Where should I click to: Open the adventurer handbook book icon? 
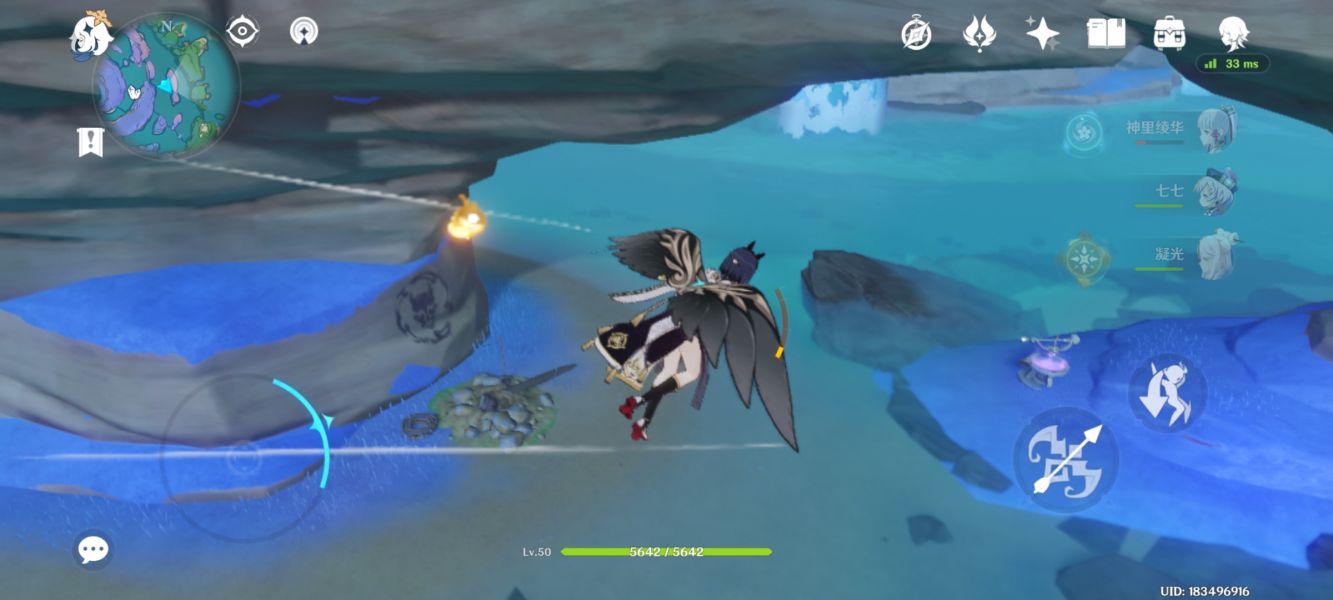point(1106,34)
